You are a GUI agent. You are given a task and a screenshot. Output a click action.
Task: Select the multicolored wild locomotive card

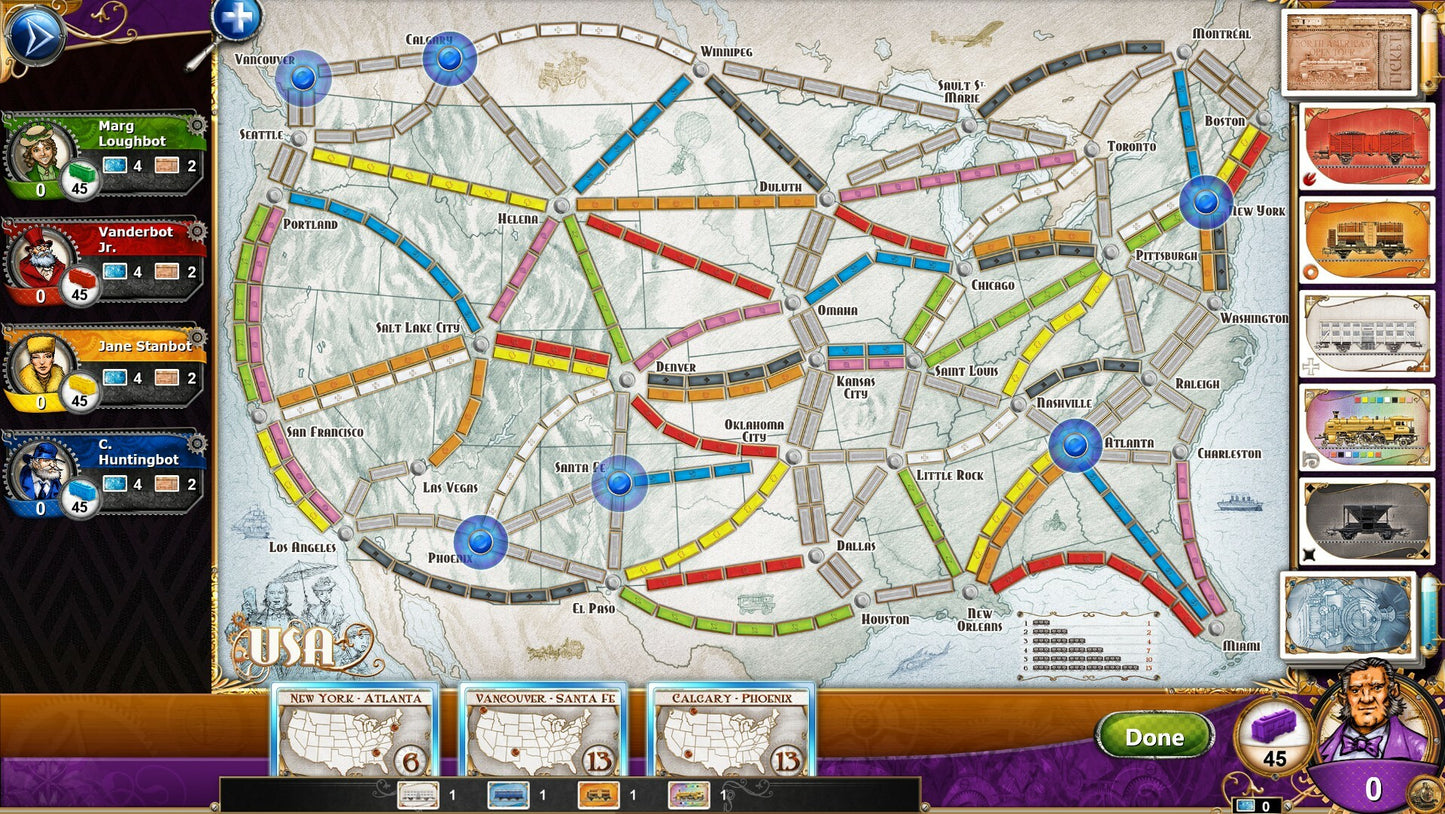[x=1363, y=428]
